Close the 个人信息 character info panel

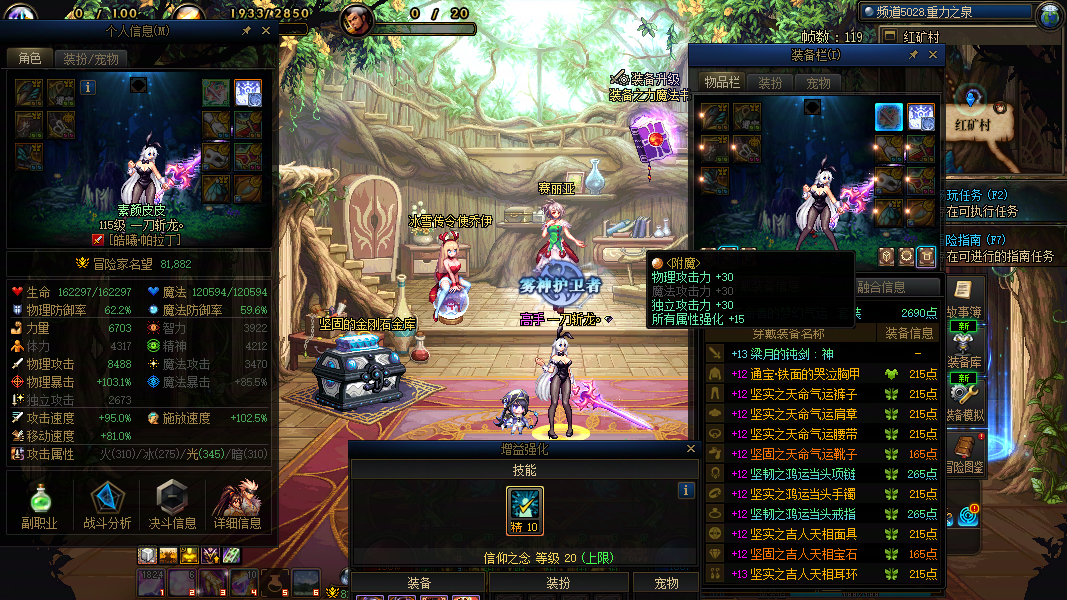(x=266, y=31)
